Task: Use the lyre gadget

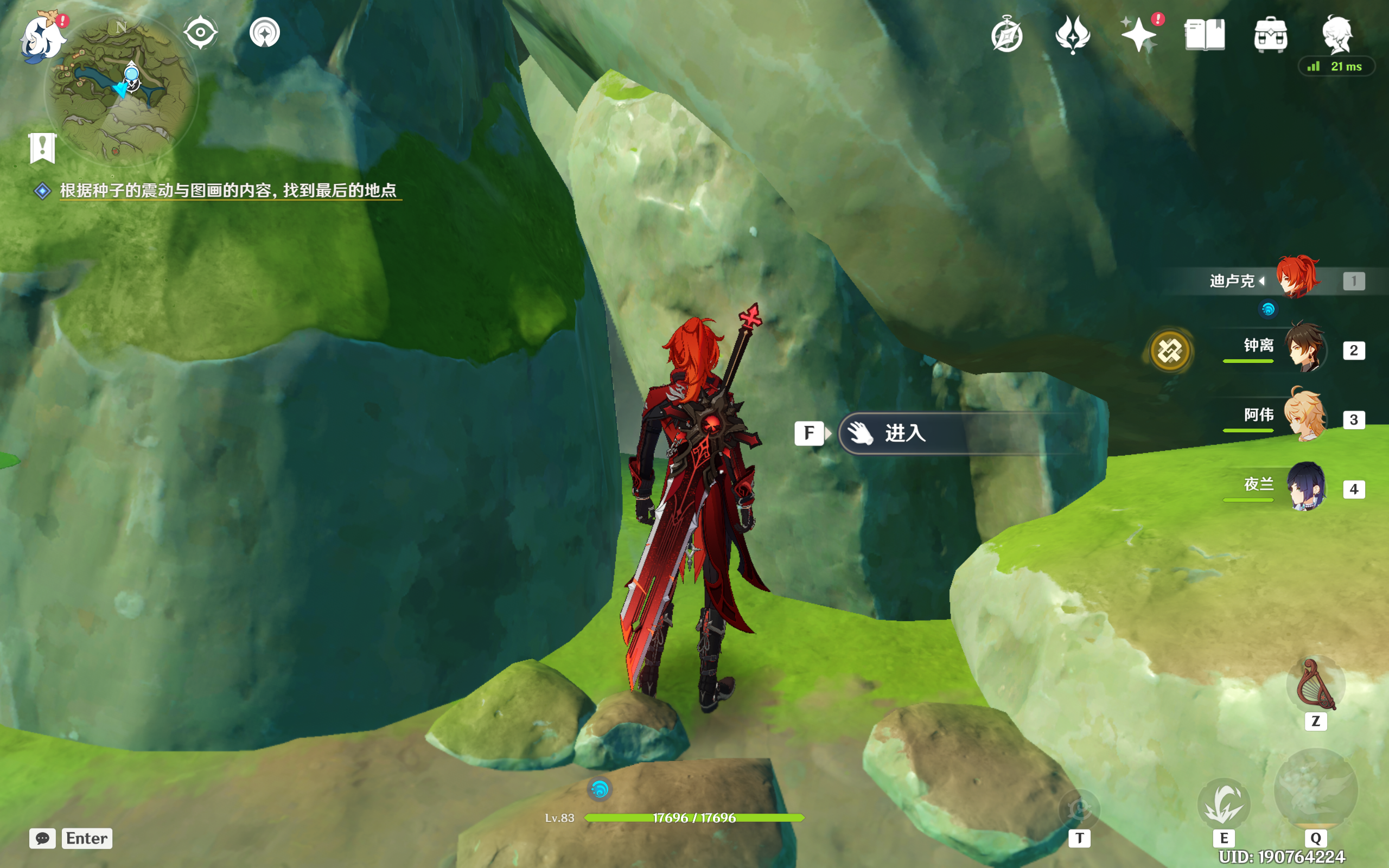Action: tap(1316, 685)
